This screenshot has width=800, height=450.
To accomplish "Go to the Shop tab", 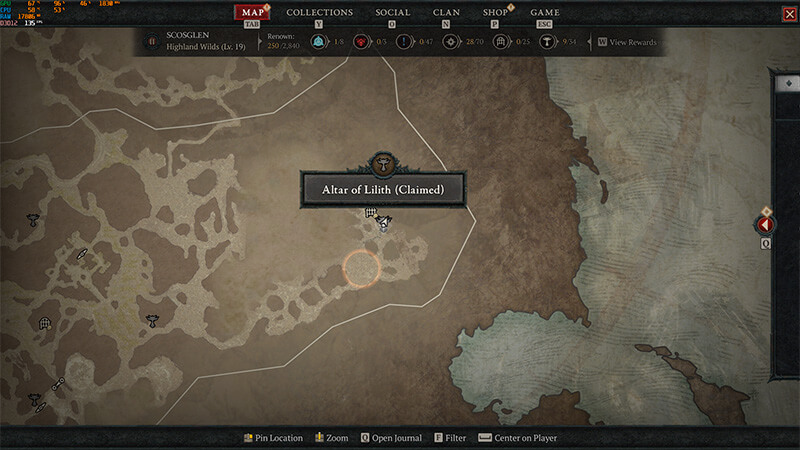I will tap(495, 13).
